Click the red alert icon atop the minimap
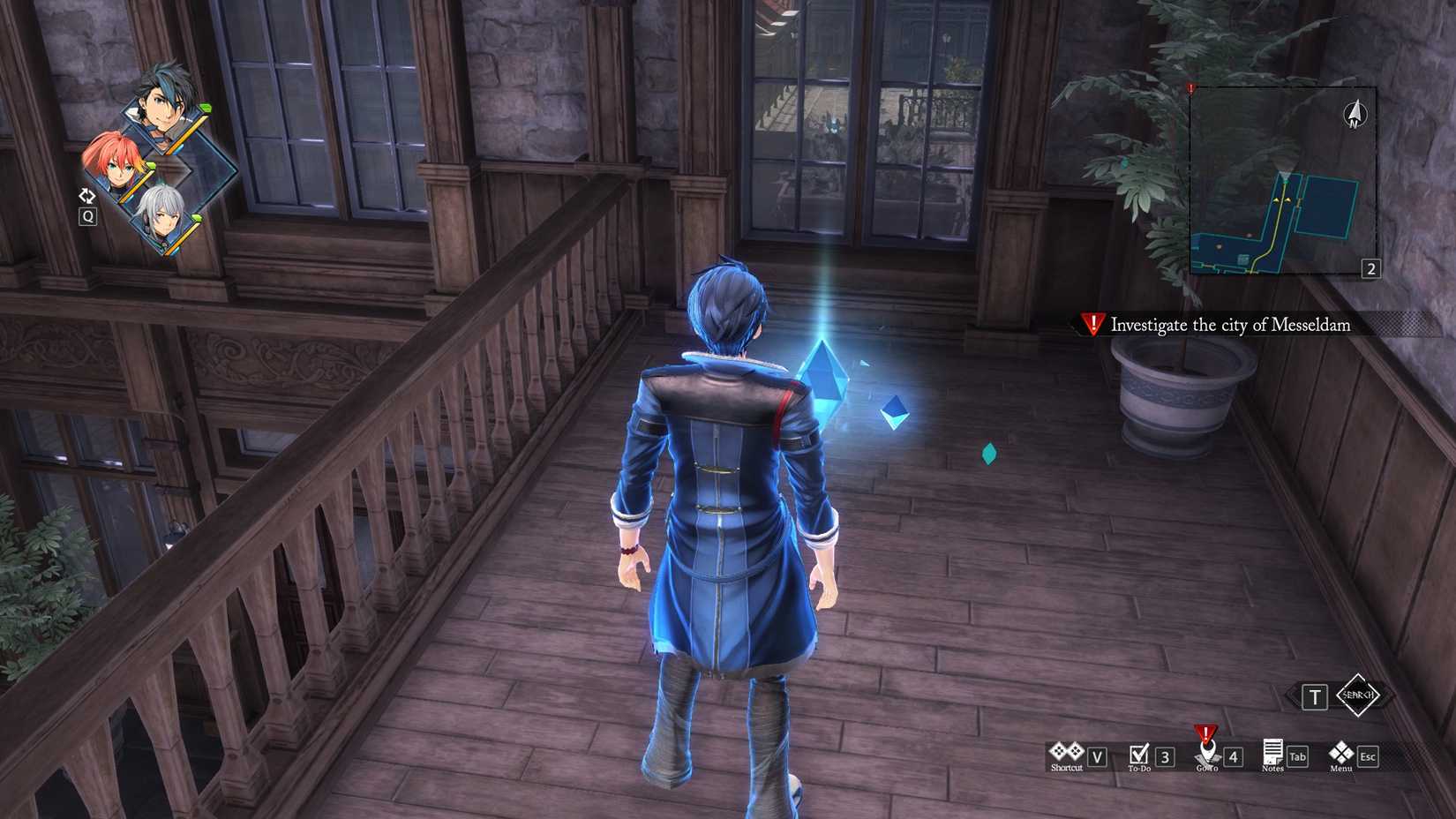1456x819 pixels. click(x=1190, y=88)
